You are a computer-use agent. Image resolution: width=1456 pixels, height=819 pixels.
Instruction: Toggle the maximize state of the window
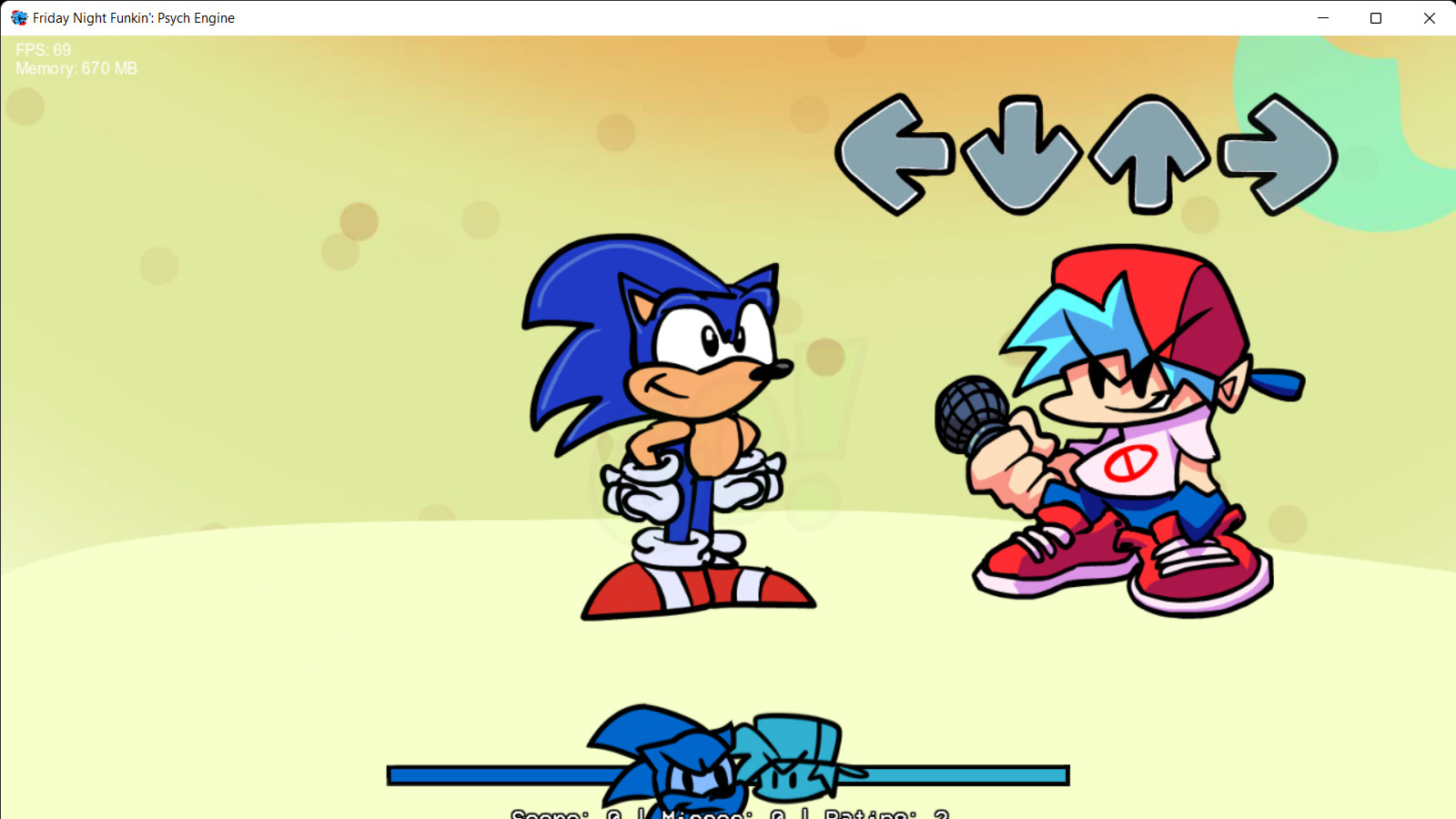1376,18
